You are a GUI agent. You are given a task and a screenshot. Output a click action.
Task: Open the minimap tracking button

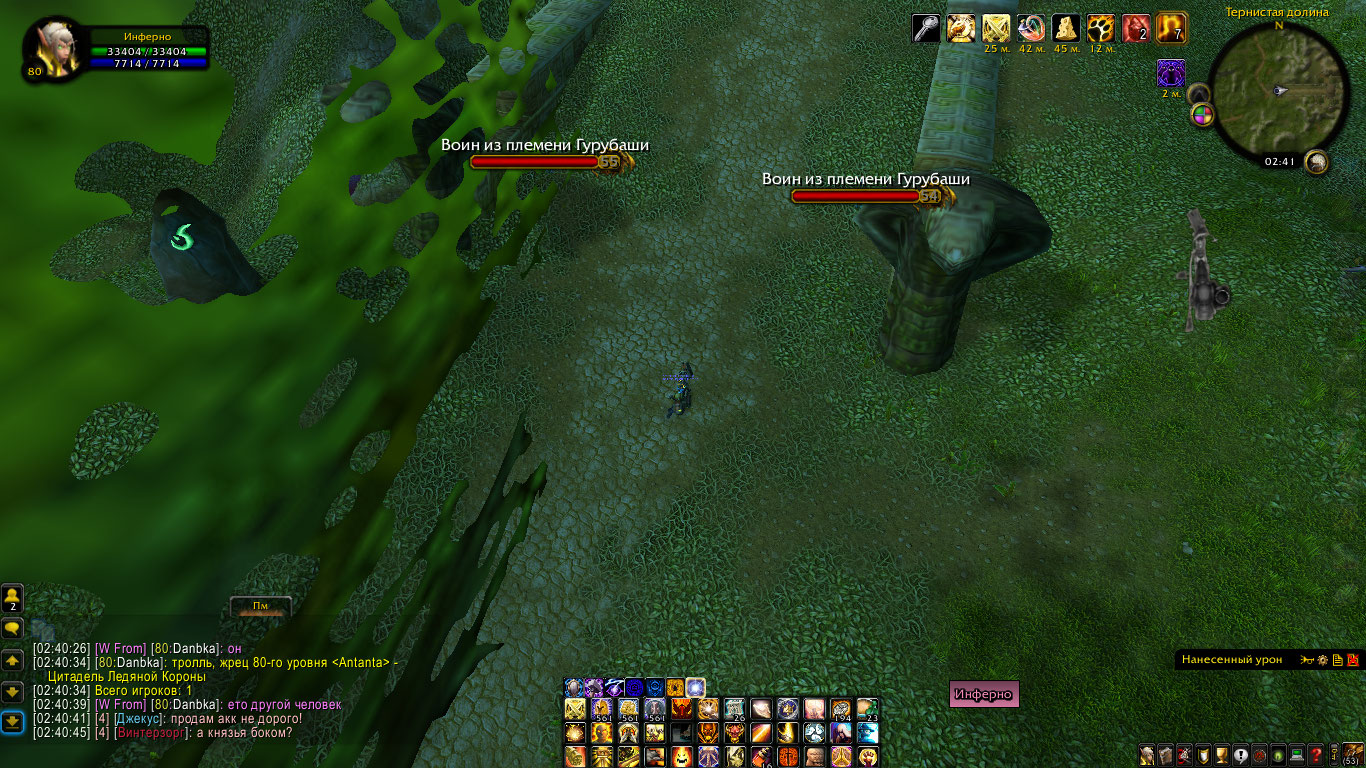click(x=1198, y=95)
